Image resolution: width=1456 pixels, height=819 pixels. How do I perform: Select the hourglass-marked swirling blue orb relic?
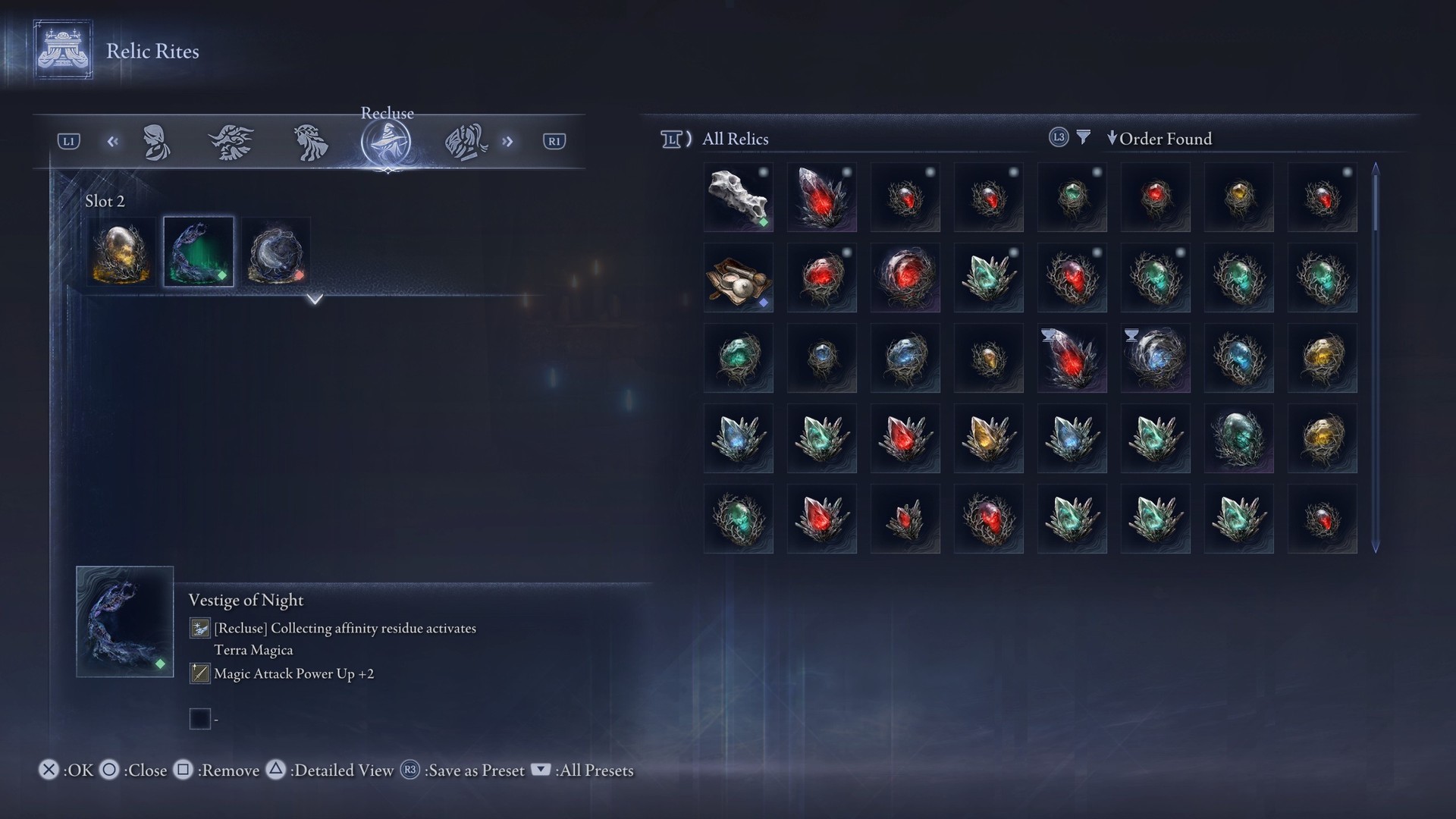coord(1156,358)
